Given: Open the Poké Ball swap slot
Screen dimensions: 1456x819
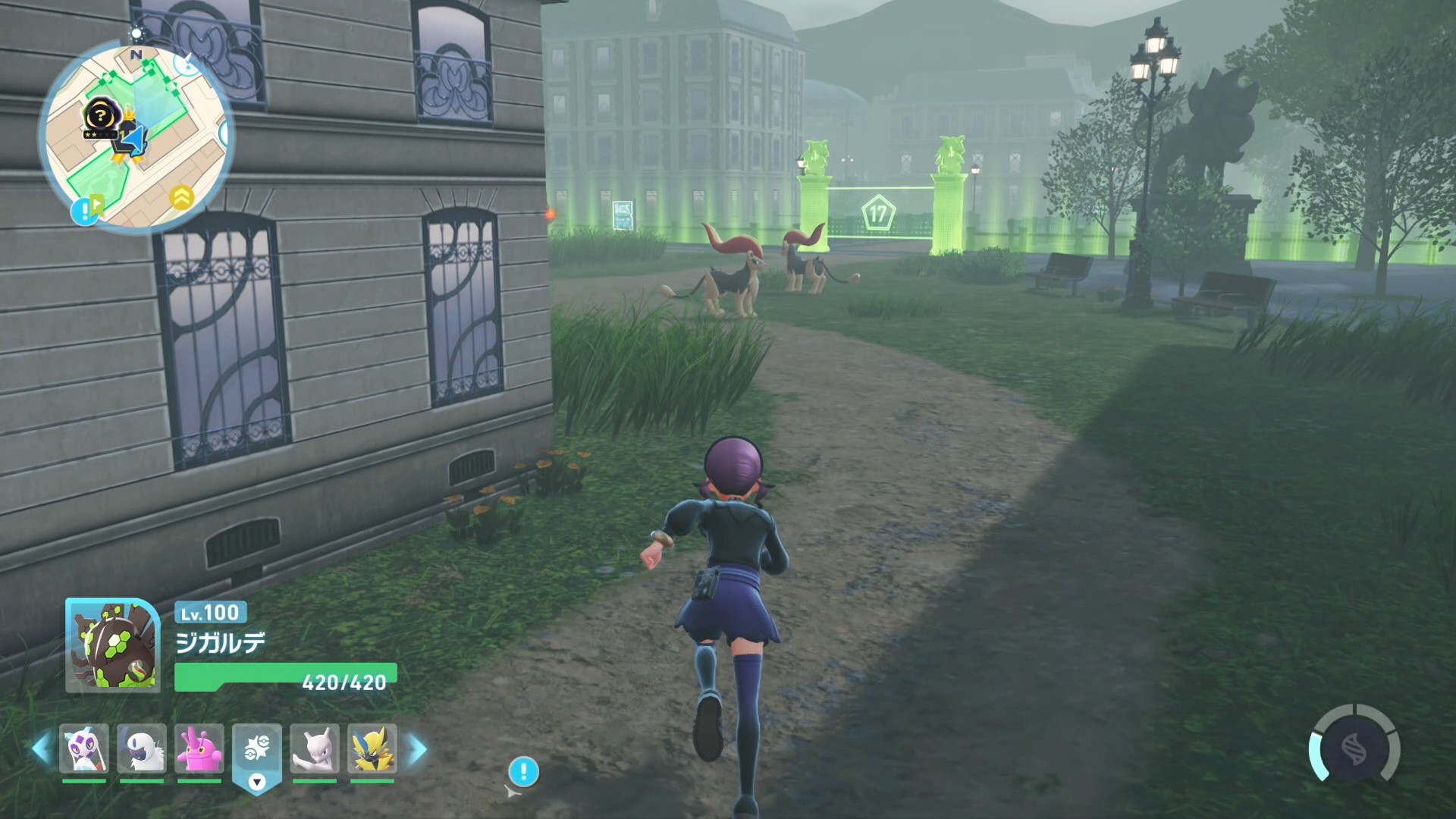Looking at the screenshot, I should [257, 751].
